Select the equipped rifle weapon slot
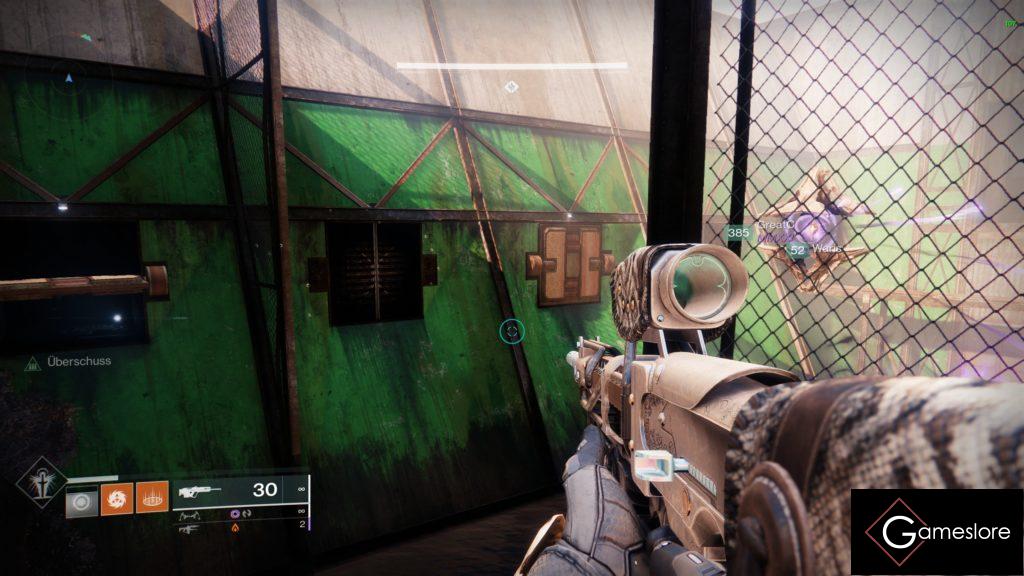 point(240,491)
